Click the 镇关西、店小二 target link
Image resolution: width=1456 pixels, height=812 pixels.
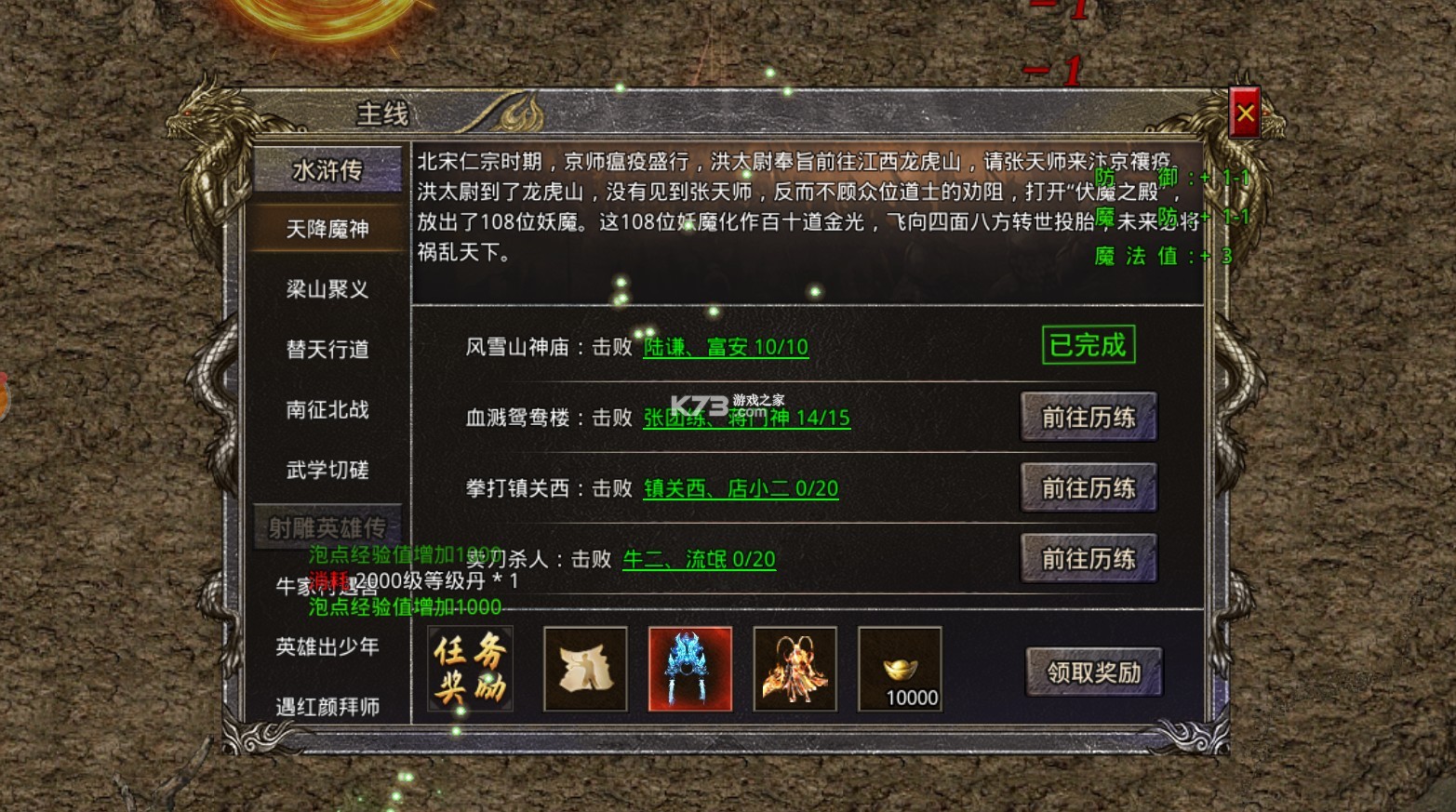tap(741, 489)
